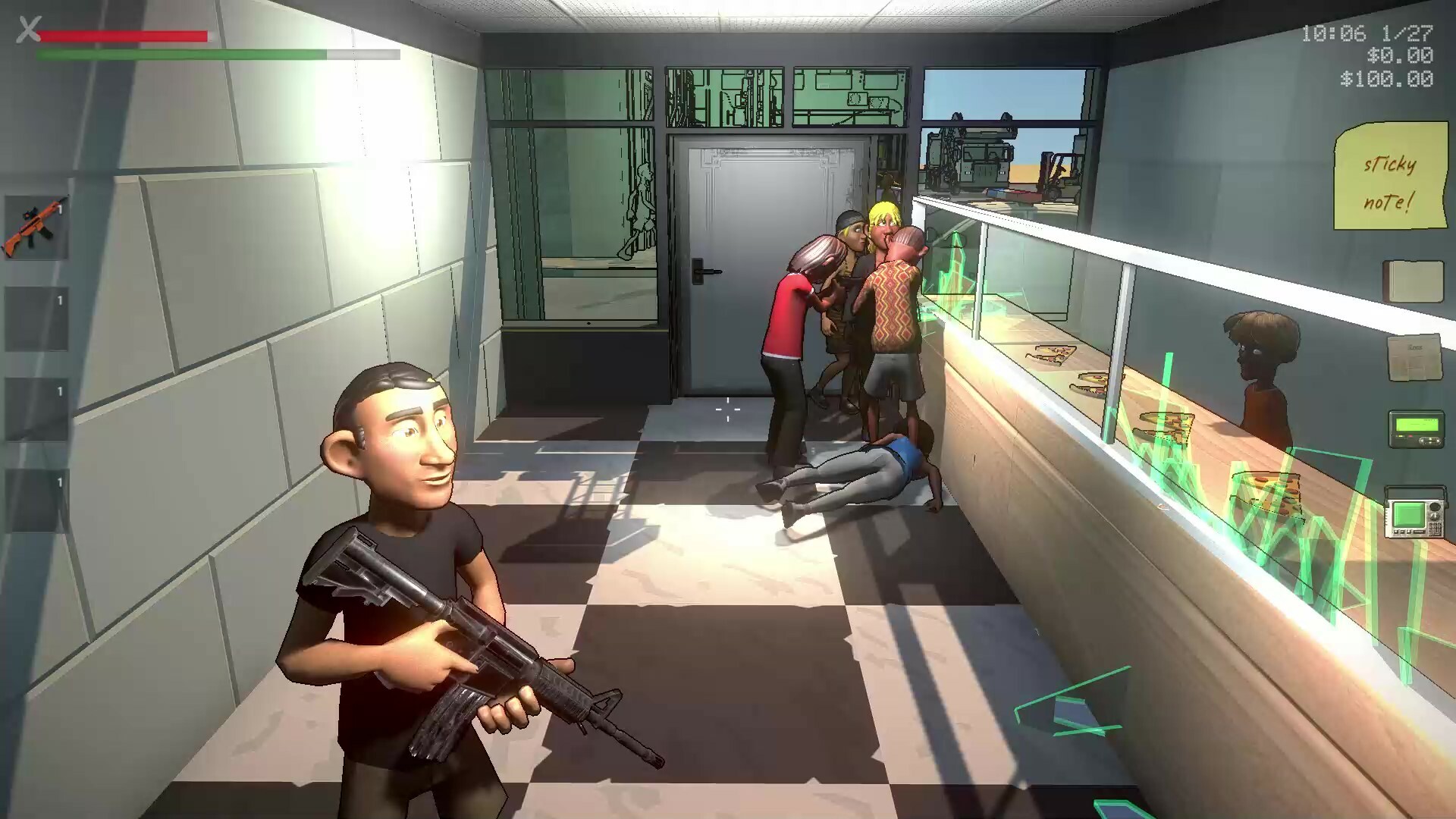Image resolution: width=1456 pixels, height=819 pixels.
Task: Click the center aiming crosshair
Action: click(730, 409)
